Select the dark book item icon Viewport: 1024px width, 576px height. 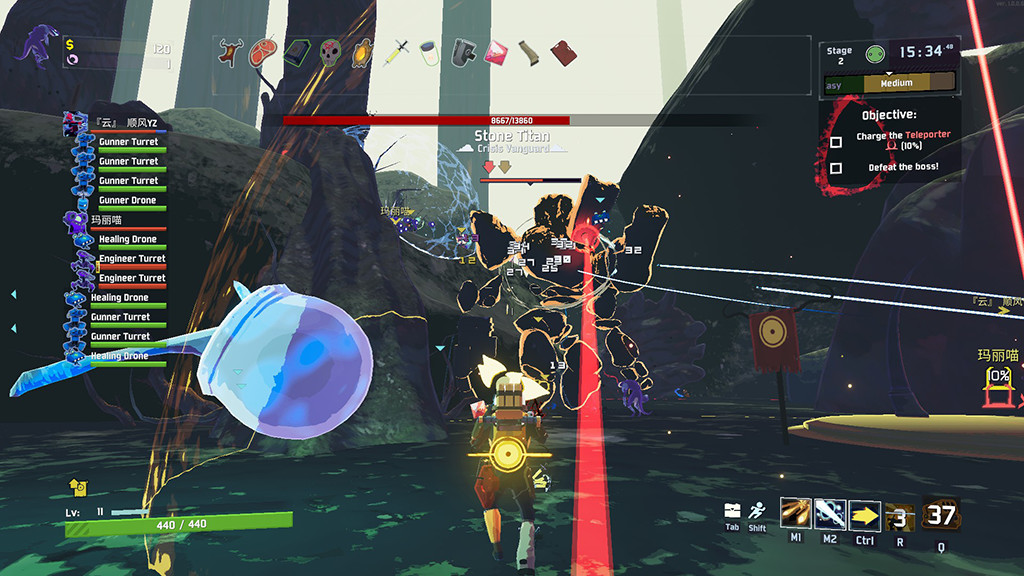pyautogui.click(x=298, y=51)
